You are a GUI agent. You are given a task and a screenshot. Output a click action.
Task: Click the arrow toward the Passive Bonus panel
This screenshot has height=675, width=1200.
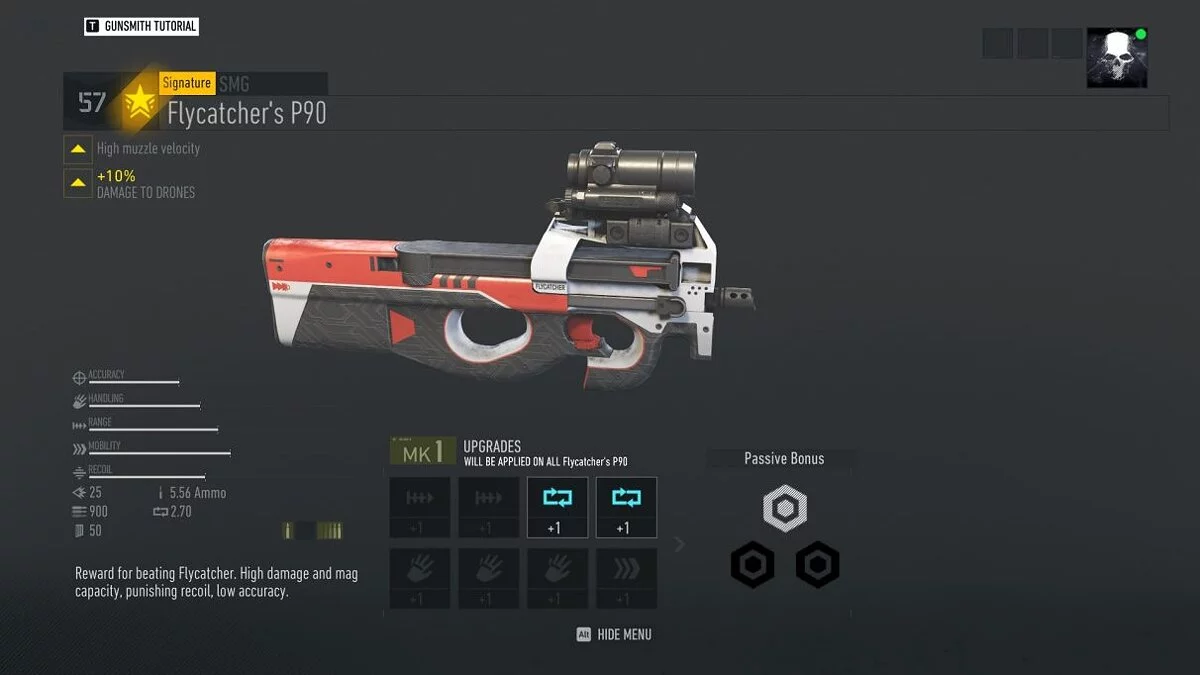tap(680, 544)
